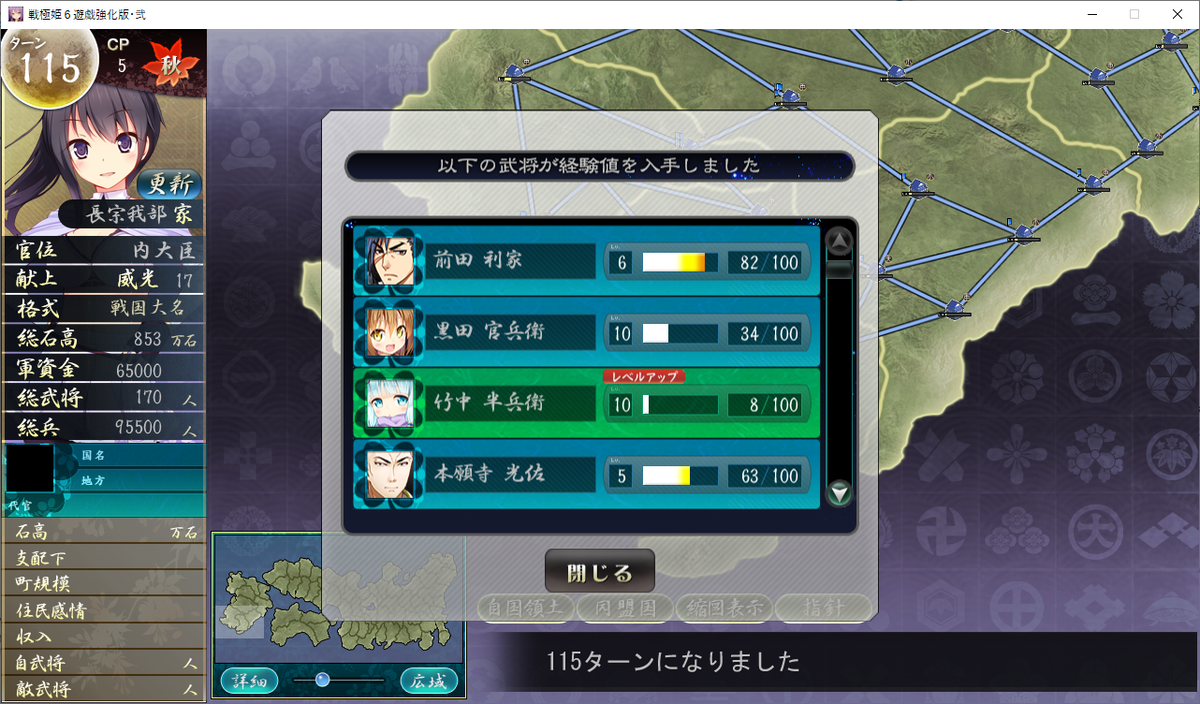Click the 更新 button
Image resolution: width=1200 pixels, height=704 pixels.
168,184
